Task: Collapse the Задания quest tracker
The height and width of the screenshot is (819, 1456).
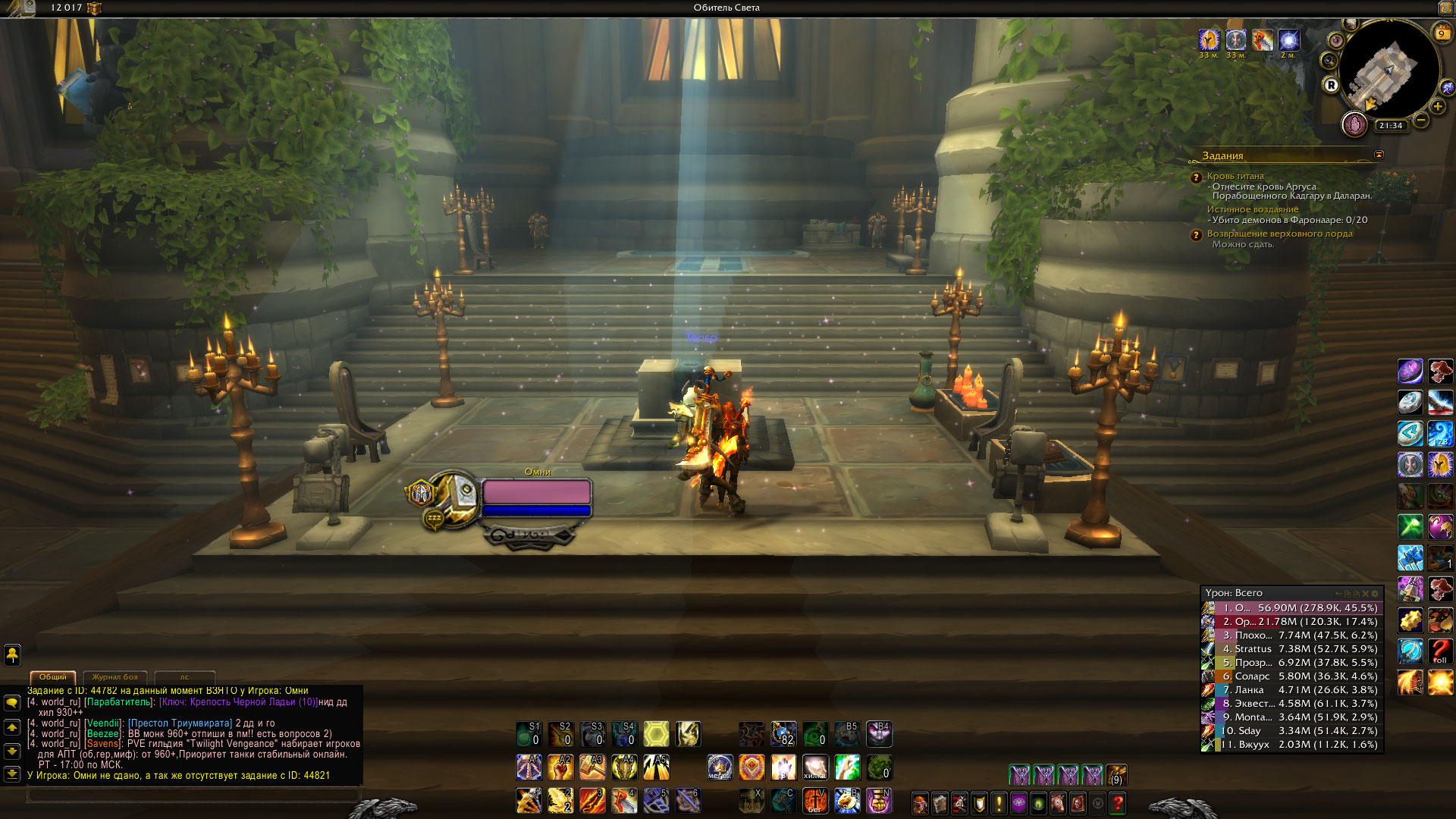Action: click(1379, 155)
